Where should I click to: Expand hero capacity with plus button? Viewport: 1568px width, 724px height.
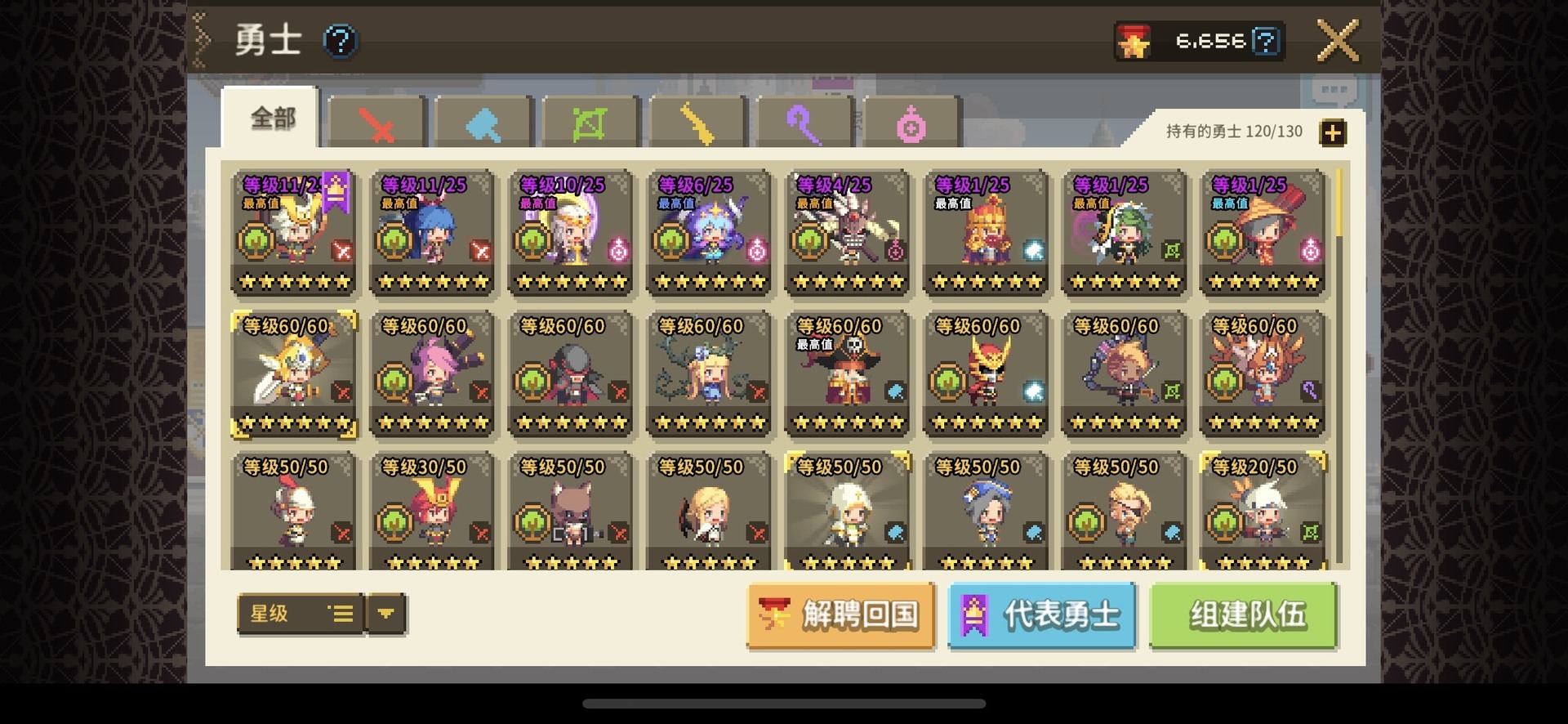1333,132
